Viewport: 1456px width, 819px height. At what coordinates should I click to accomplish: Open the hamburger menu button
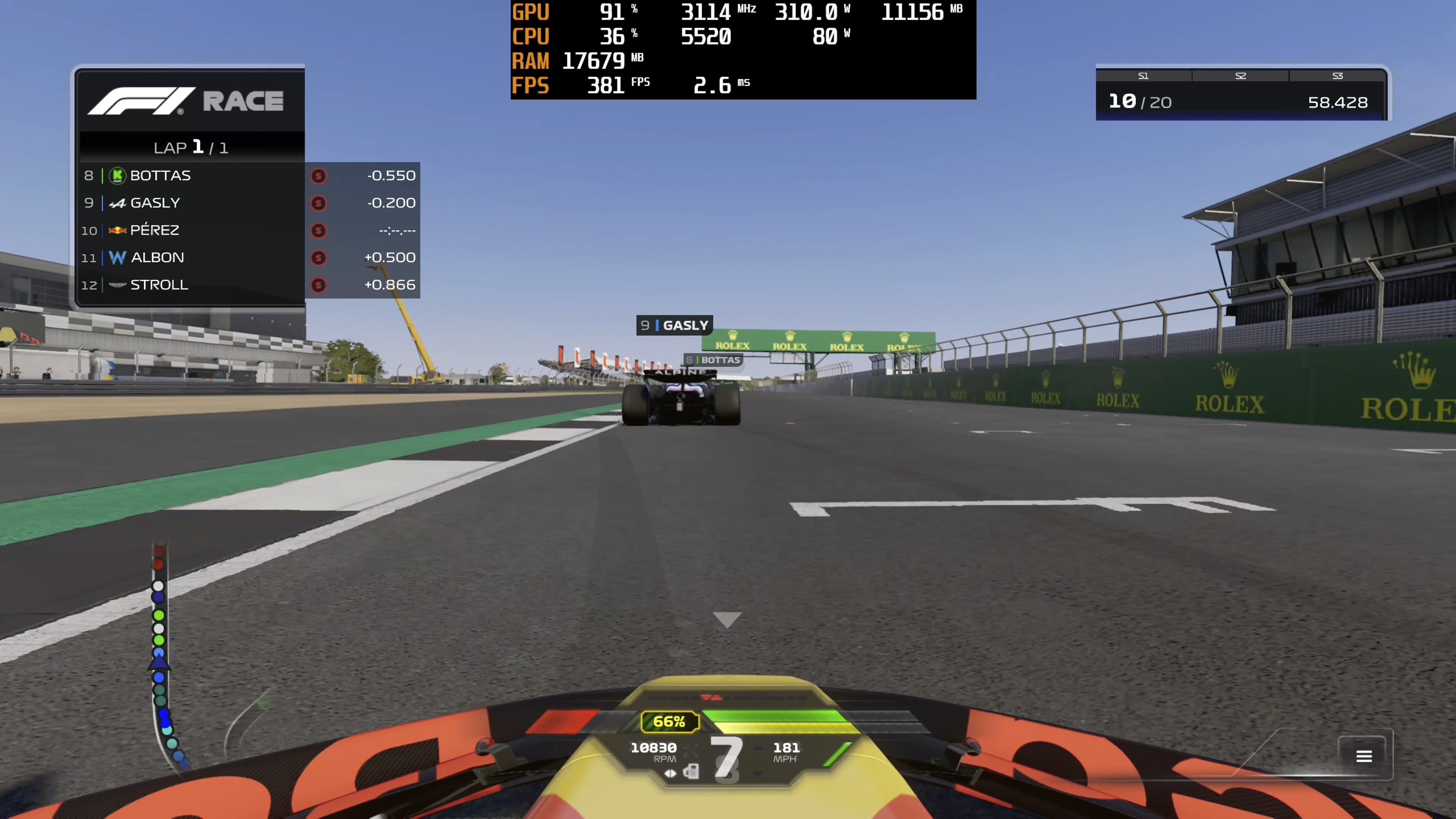pyautogui.click(x=1364, y=756)
